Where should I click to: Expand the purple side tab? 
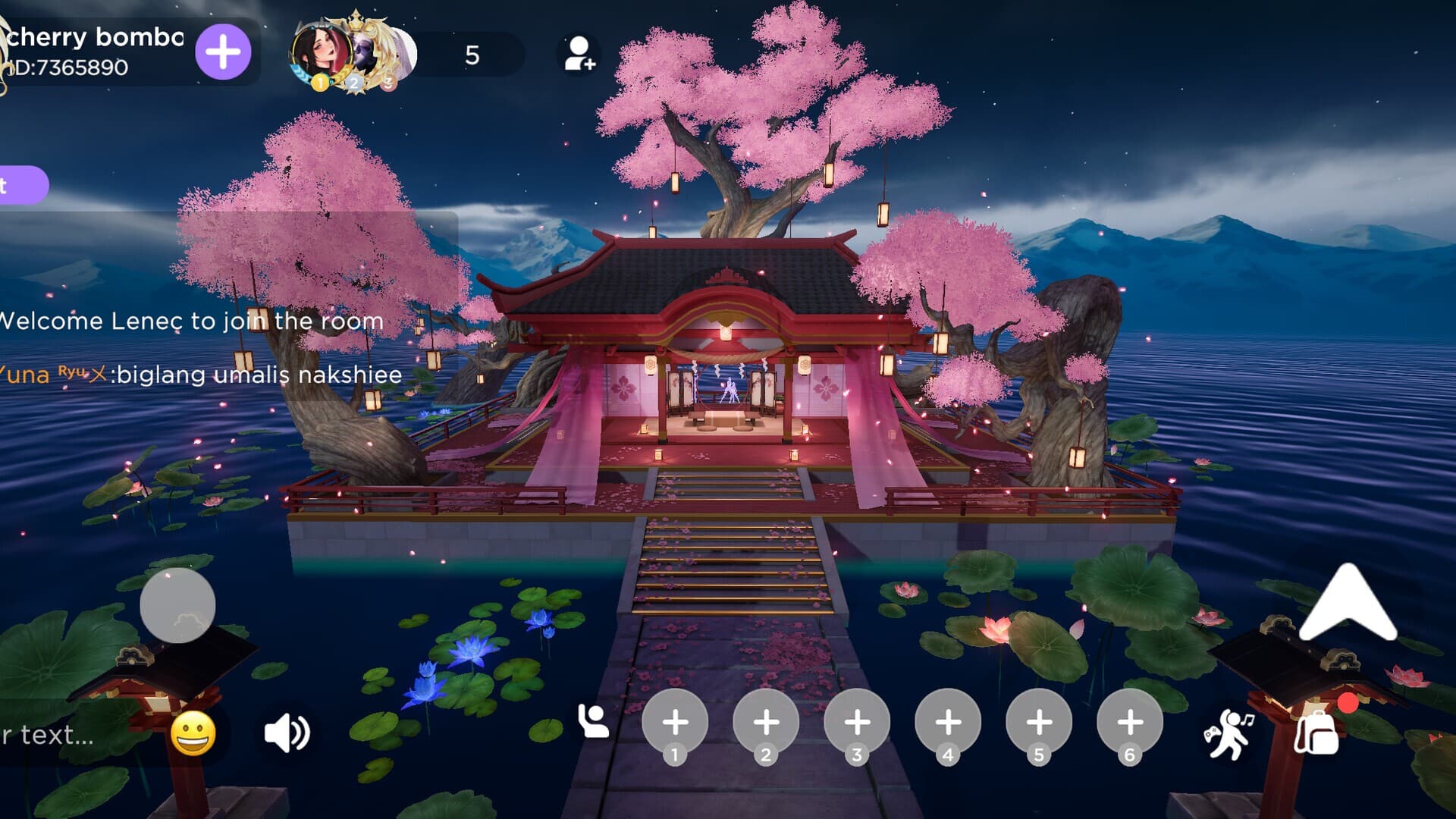pos(21,185)
